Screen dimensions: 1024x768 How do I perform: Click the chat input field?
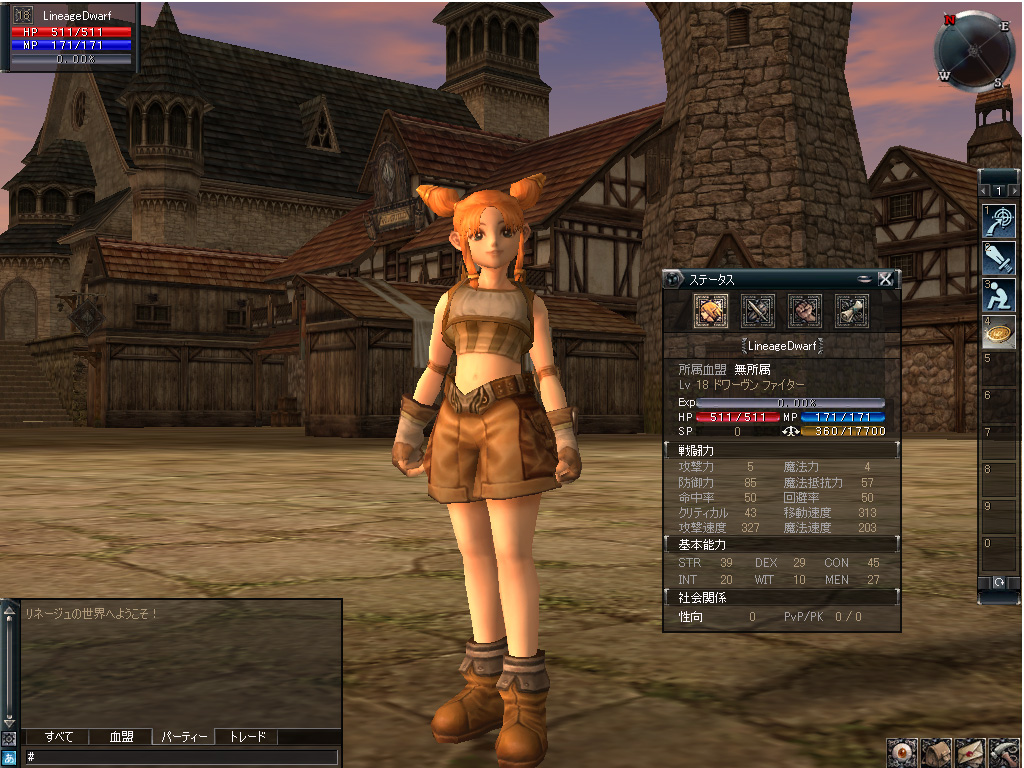pyautogui.click(x=180, y=757)
